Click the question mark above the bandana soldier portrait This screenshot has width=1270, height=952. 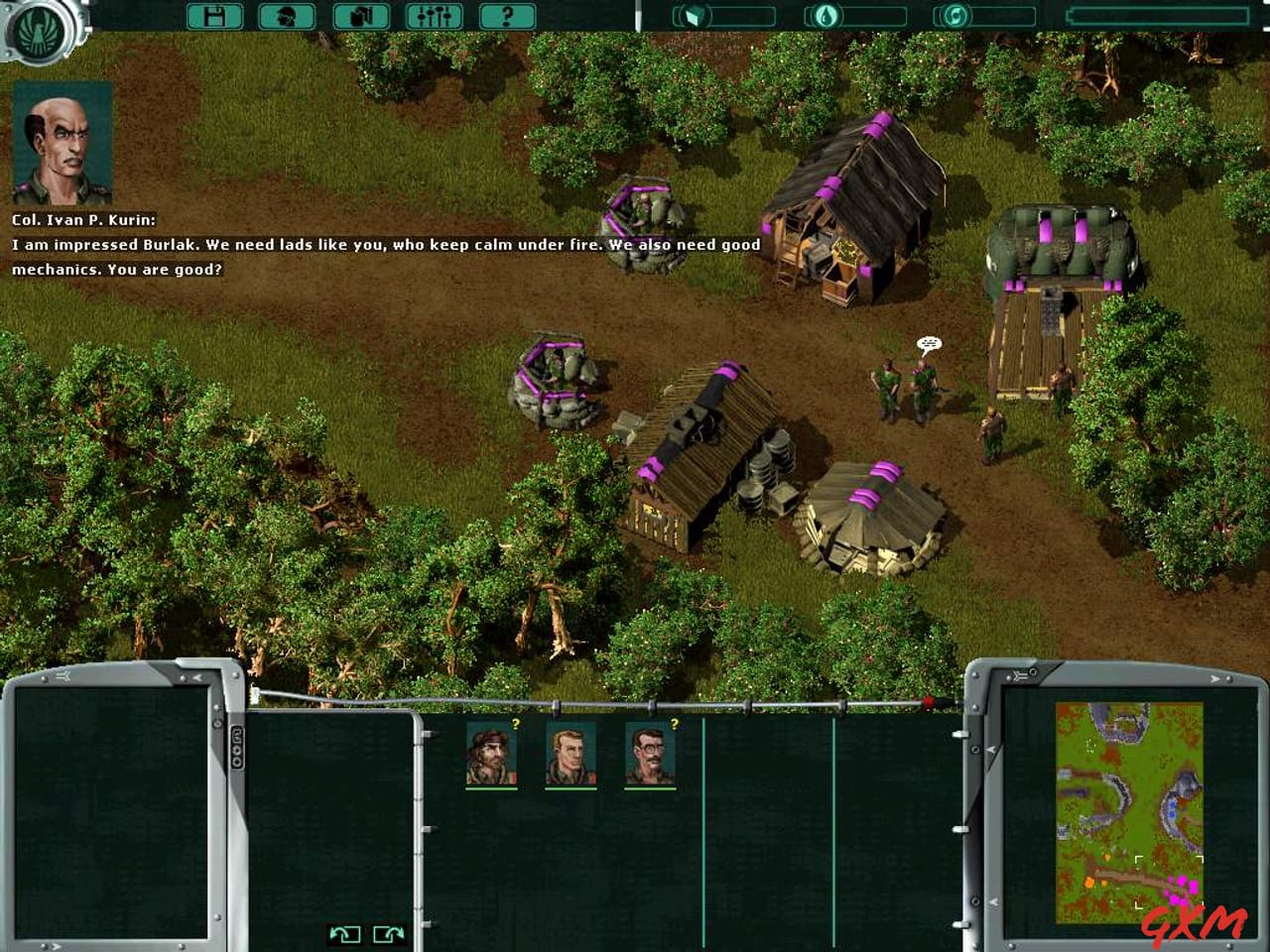[x=514, y=723]
